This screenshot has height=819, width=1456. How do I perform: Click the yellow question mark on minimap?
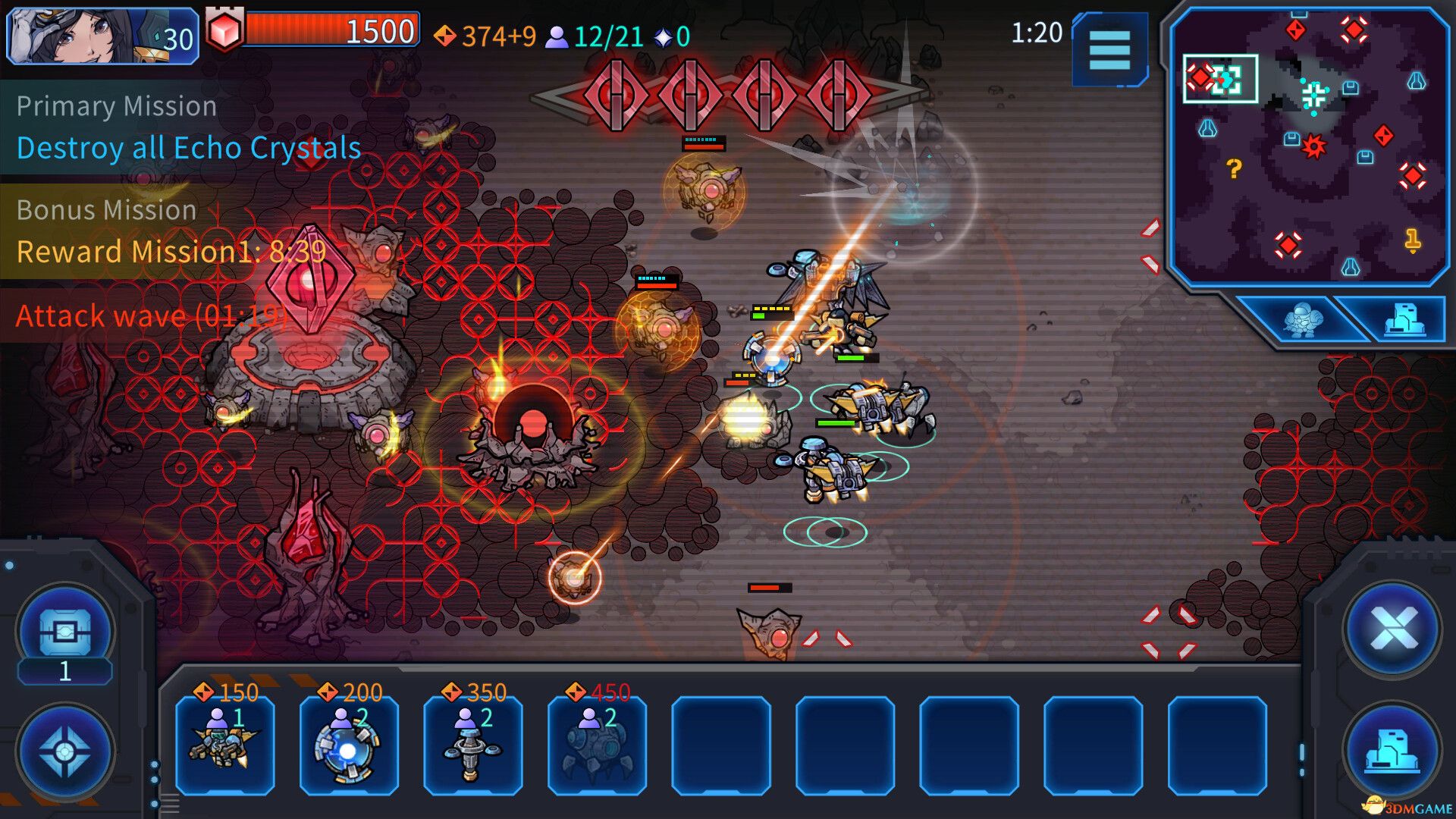point(1234,168)
